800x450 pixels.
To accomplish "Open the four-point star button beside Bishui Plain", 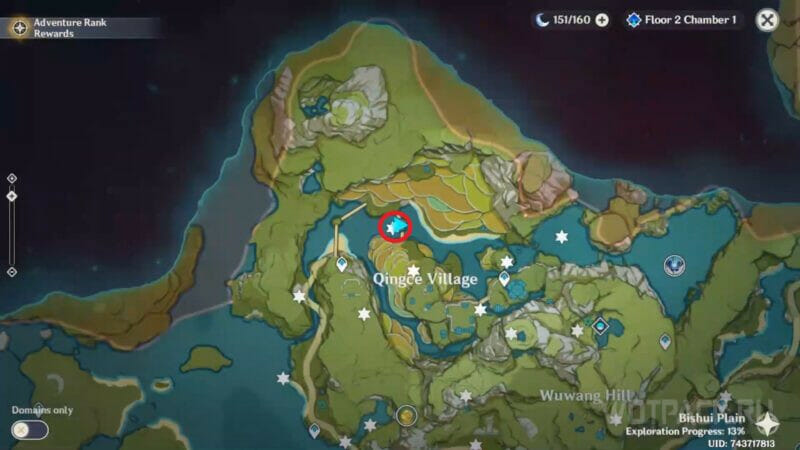I will point(765,423).
